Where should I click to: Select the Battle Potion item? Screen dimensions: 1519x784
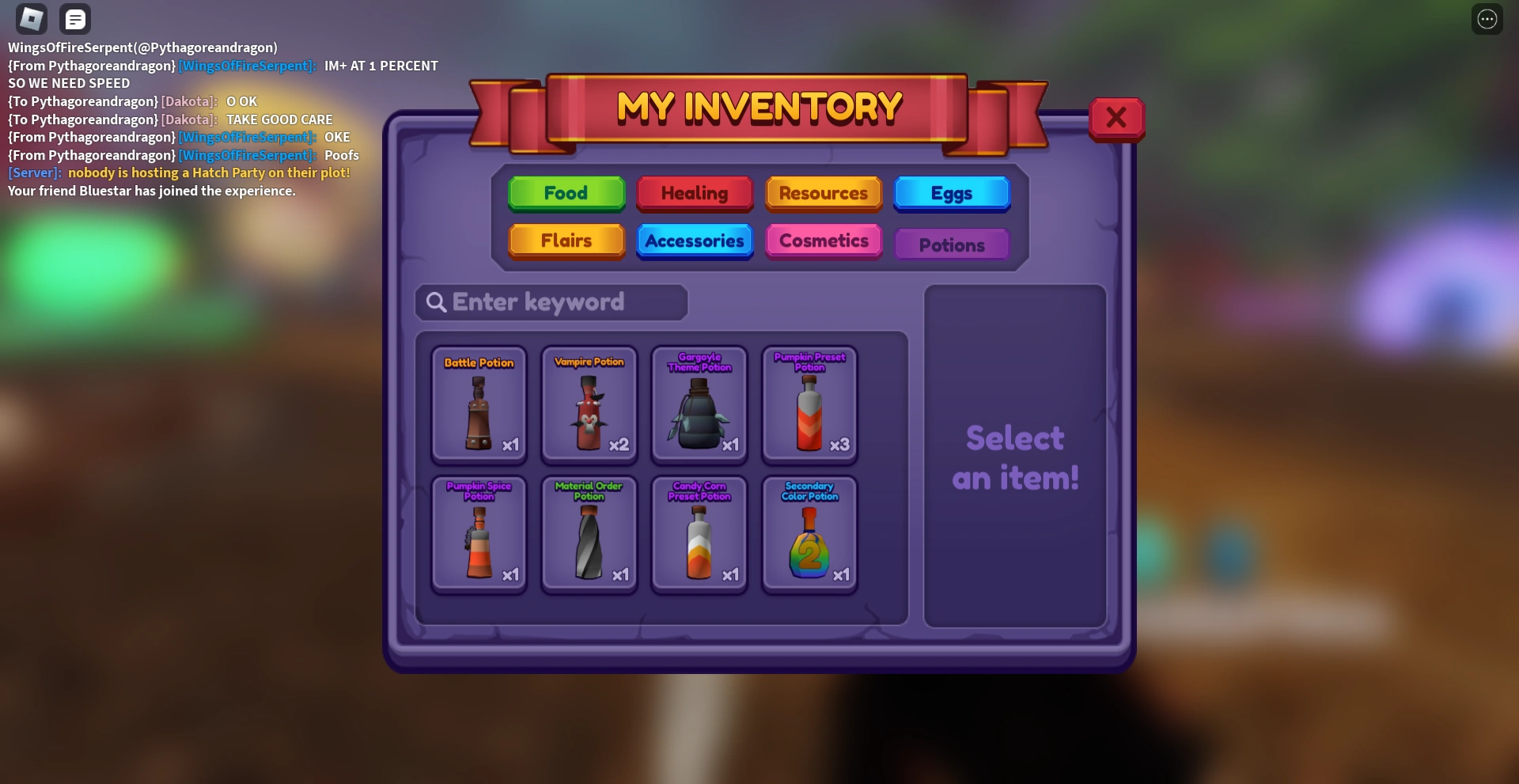click(x=478, y=404)
